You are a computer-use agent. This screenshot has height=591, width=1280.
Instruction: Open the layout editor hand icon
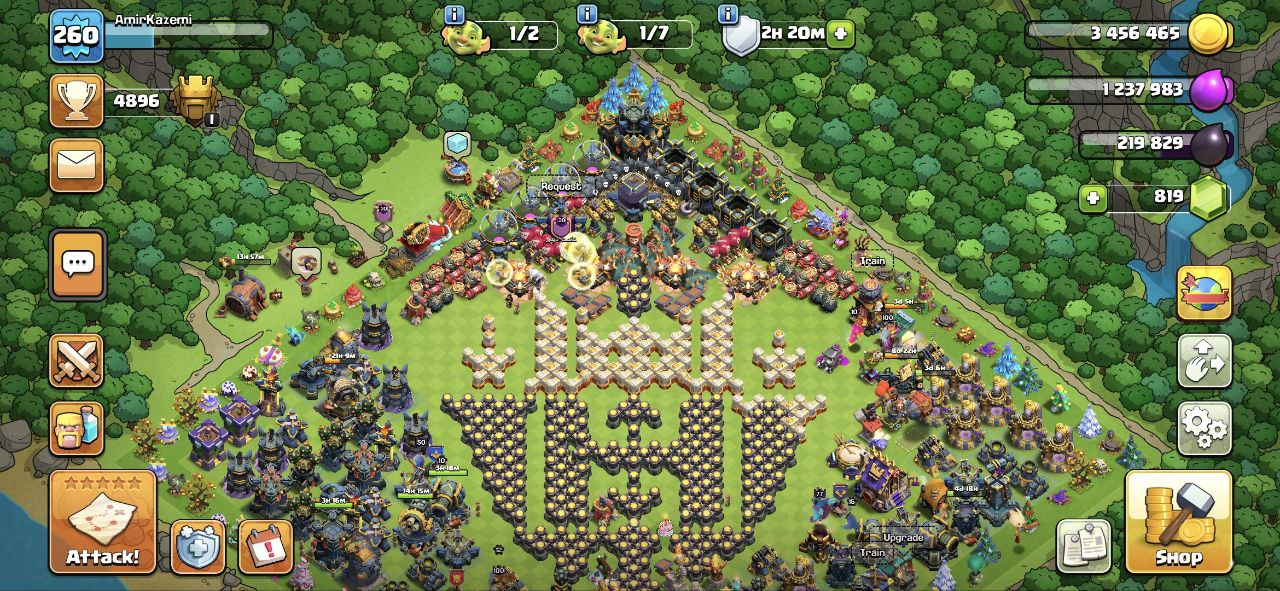tap(1204, 360)
